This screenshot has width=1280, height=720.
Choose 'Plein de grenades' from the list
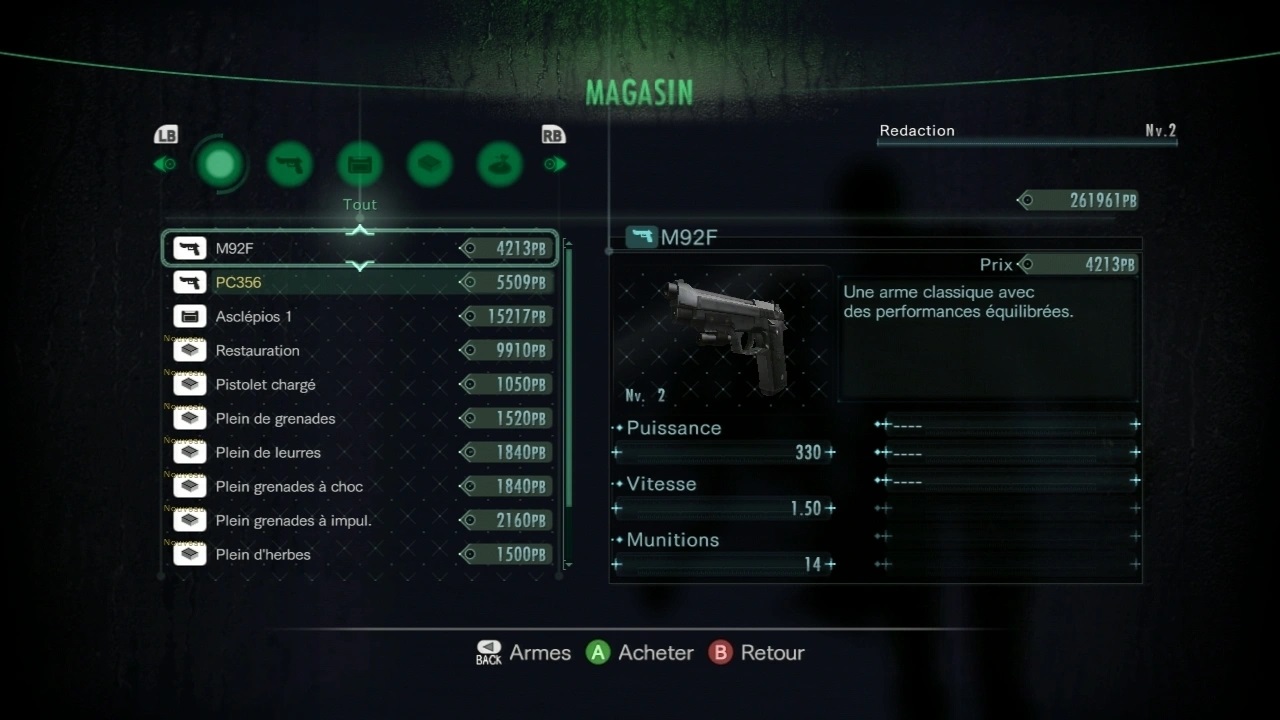point(360,419)
